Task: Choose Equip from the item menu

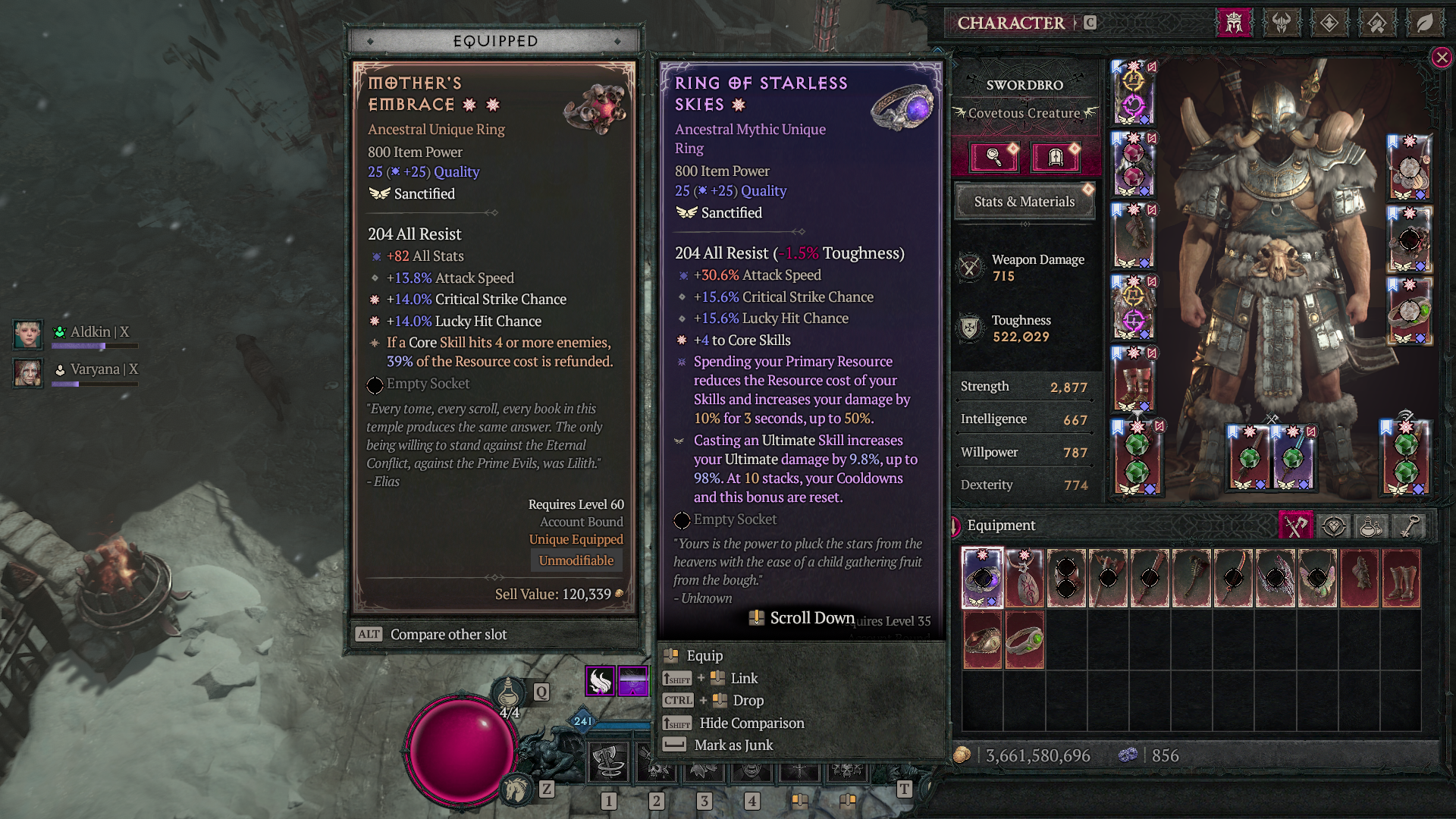Action: pos(704,656)
